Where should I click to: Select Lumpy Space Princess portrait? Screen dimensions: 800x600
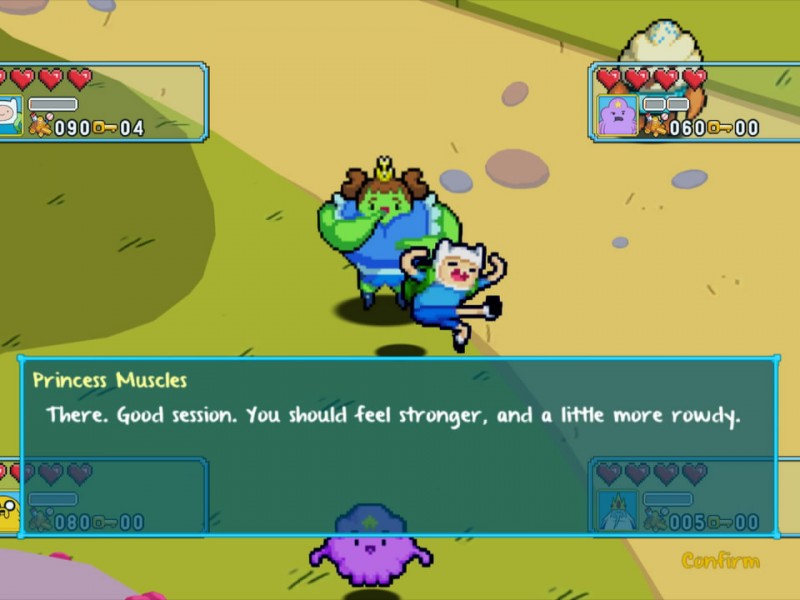(616, 115)
